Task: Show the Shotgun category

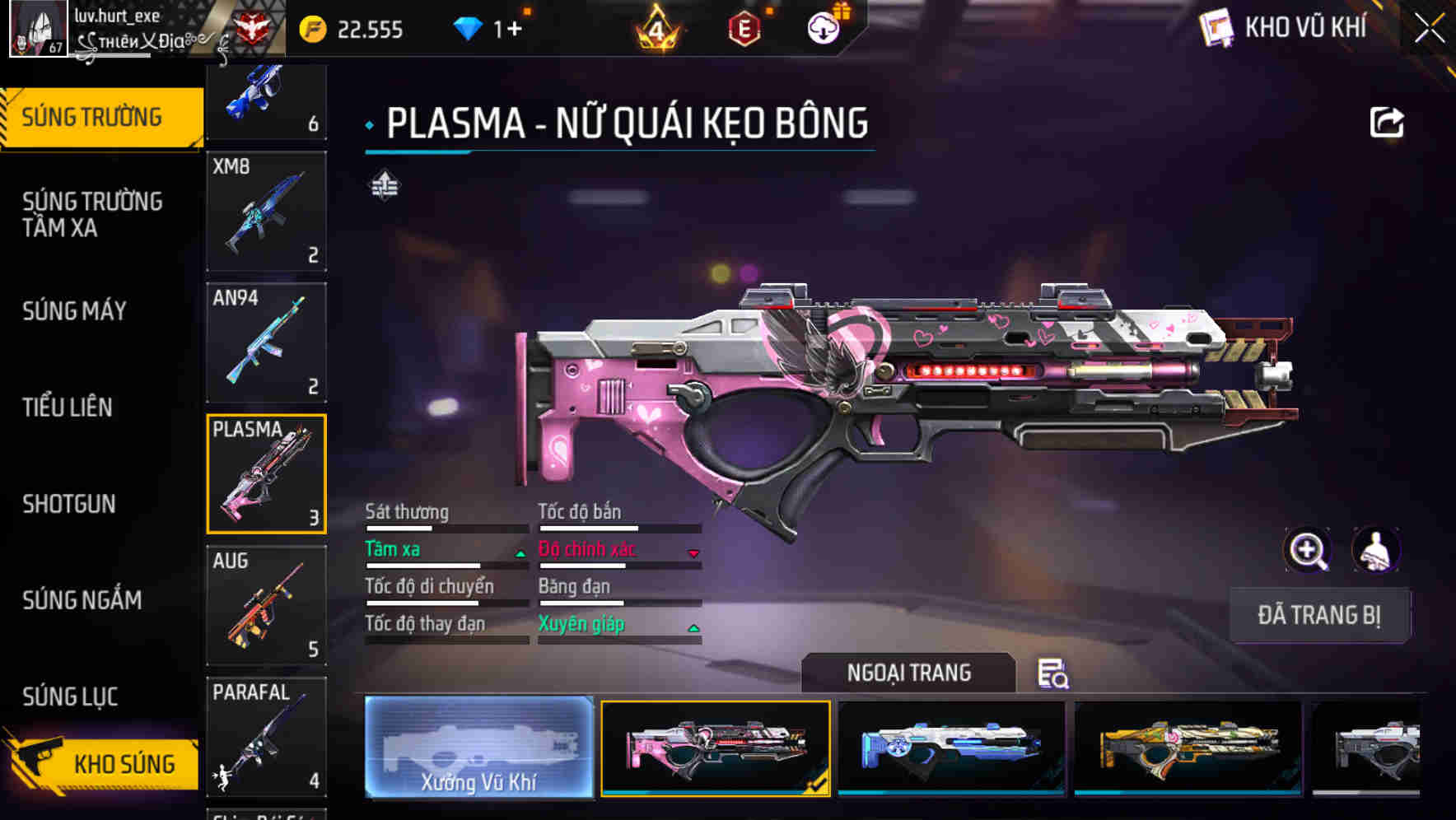Action: [x=69, y=504]
